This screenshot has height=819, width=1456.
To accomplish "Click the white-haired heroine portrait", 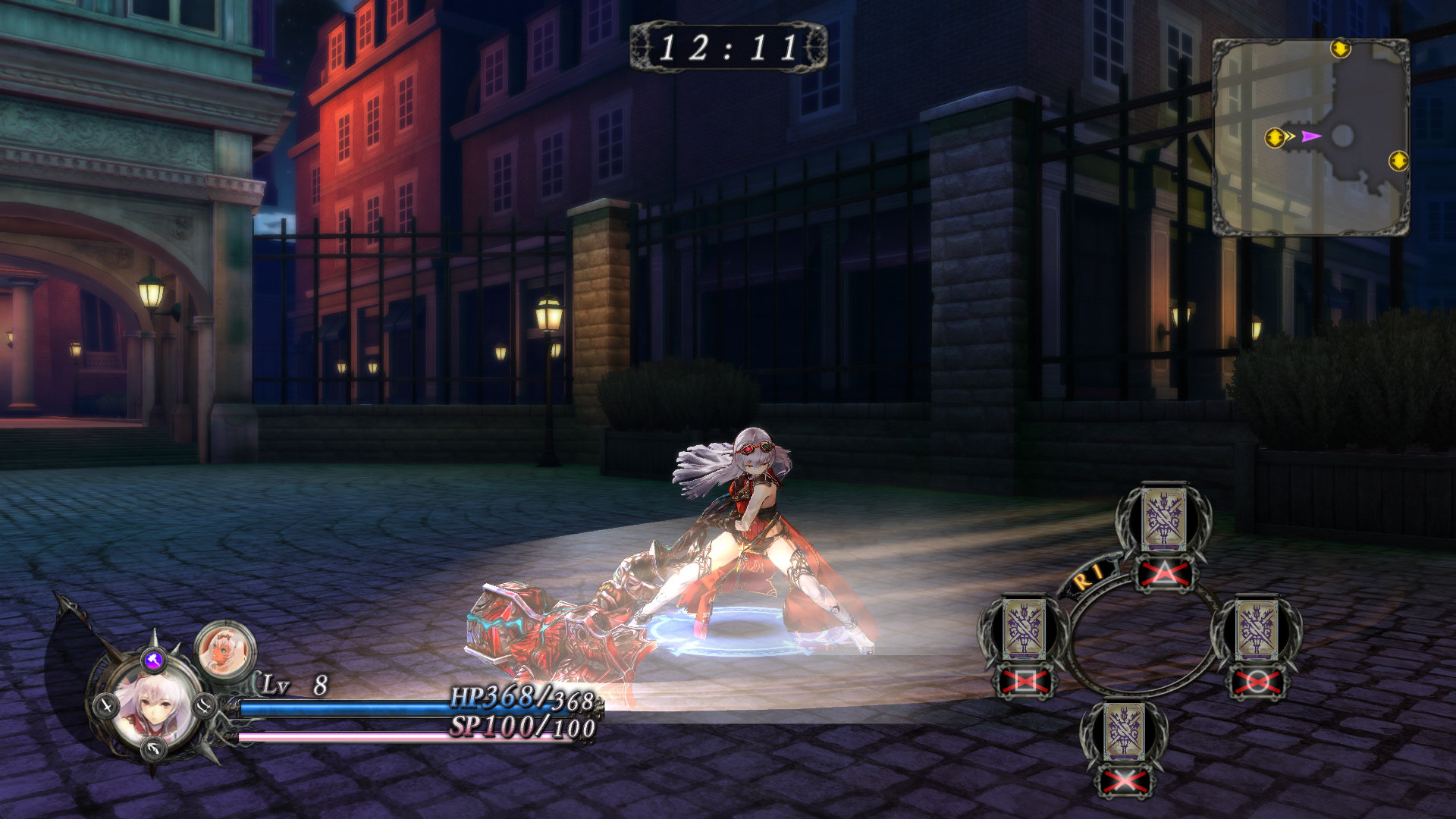I will [x=157, y=709].
